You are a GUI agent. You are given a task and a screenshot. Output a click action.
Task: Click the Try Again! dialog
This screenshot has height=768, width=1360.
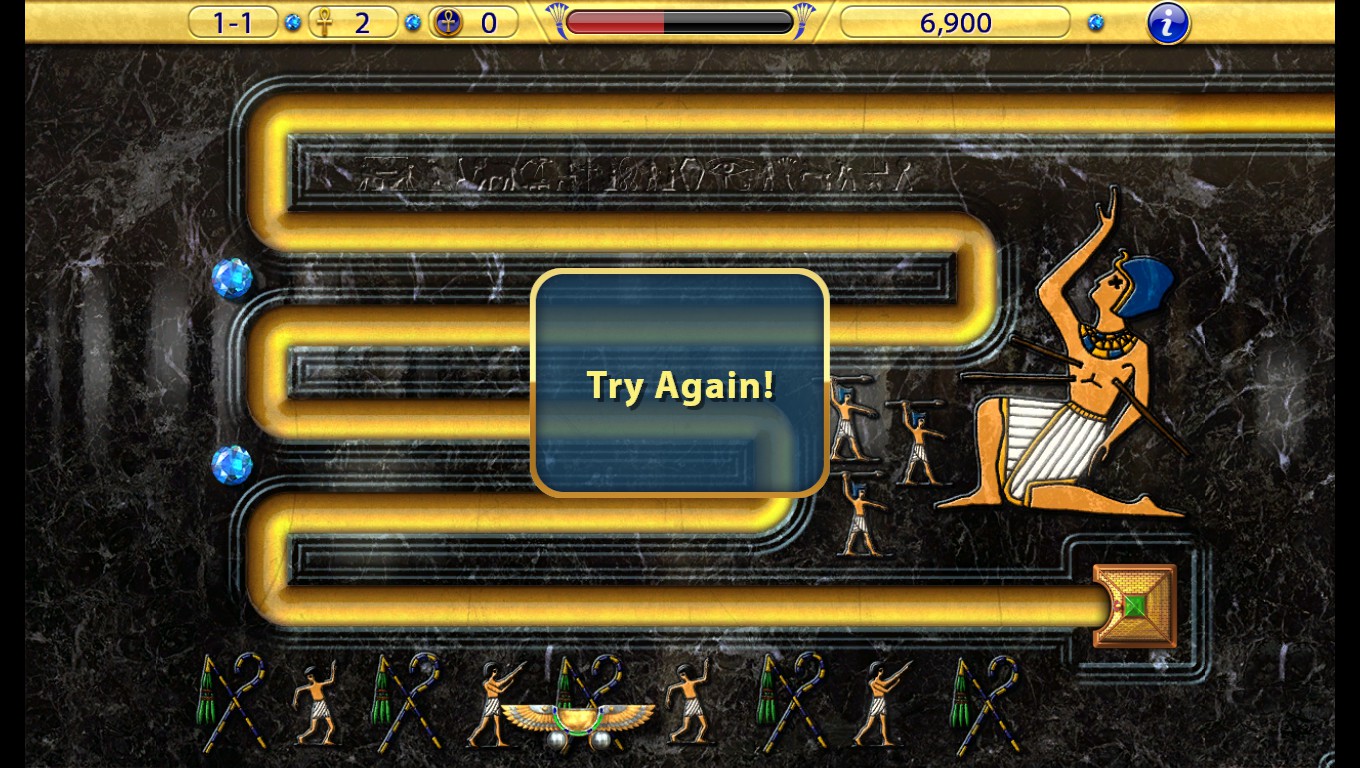(x=680, y=385)
